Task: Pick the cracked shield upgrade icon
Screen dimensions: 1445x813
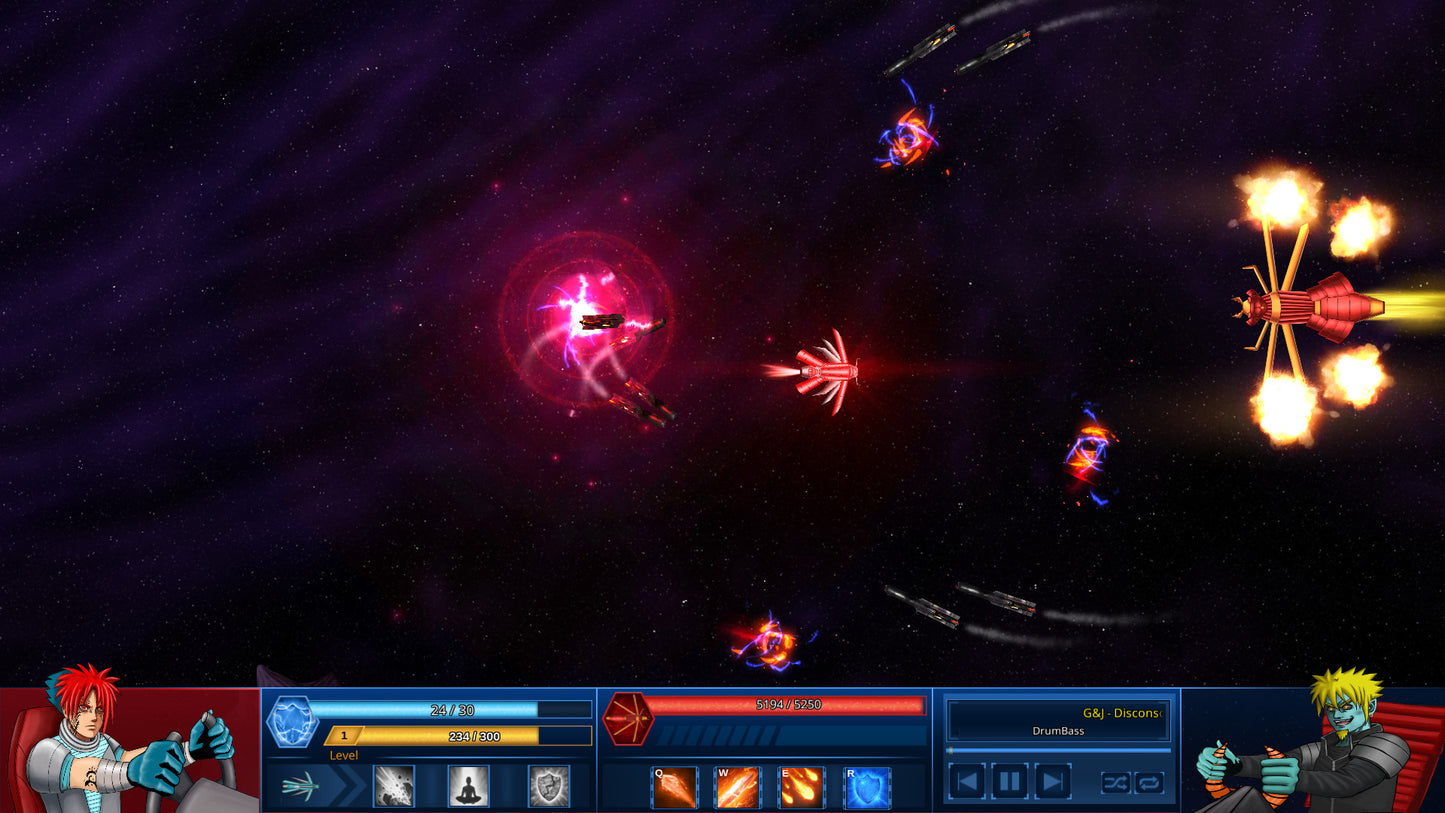Action: coord(549,785)
